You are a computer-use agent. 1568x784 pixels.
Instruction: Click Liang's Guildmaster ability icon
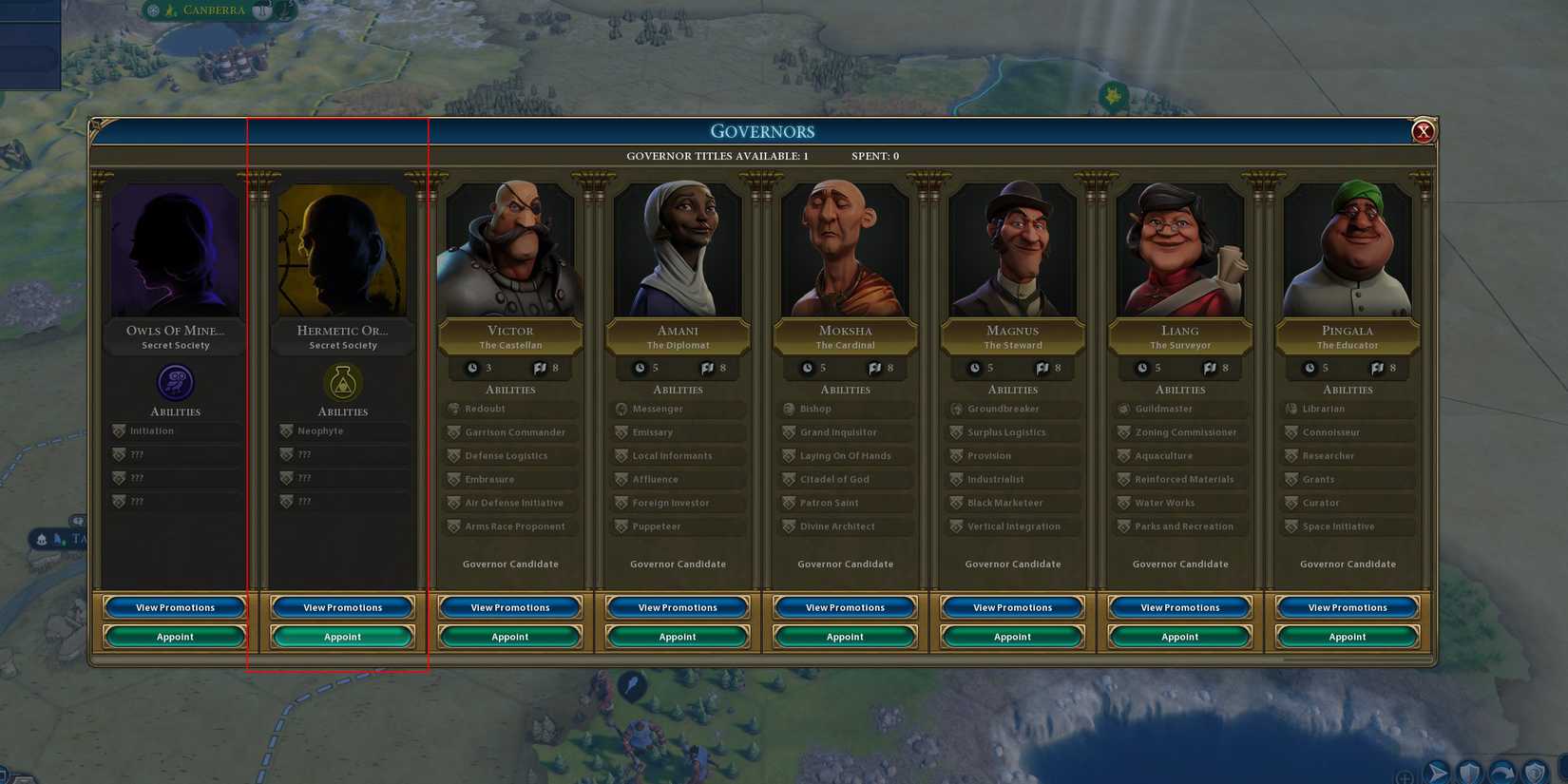(1124, 409)
